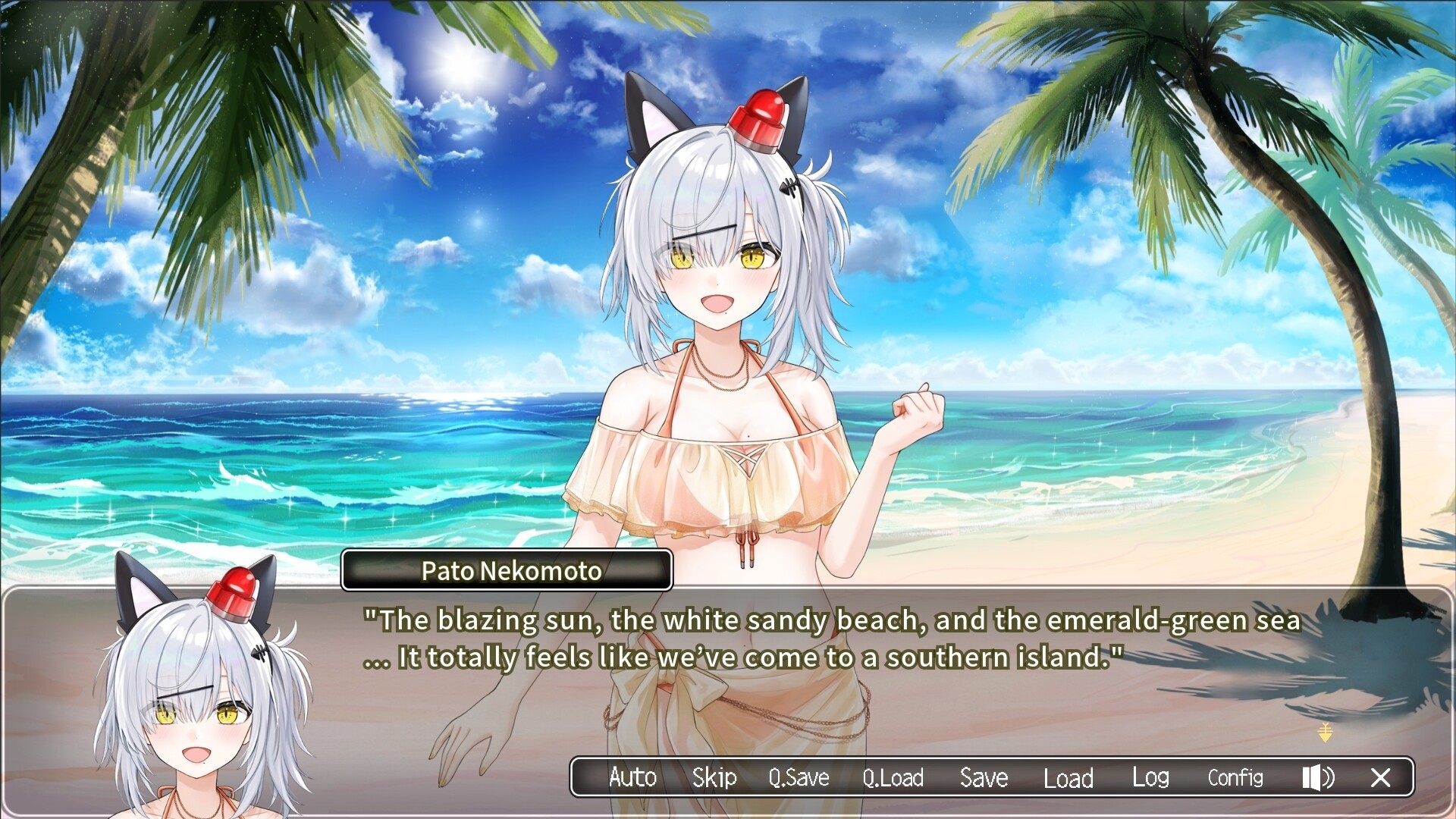Hide the message window with X
The height and width of the screenshot is (819, 1456).
click(1381, 777)
